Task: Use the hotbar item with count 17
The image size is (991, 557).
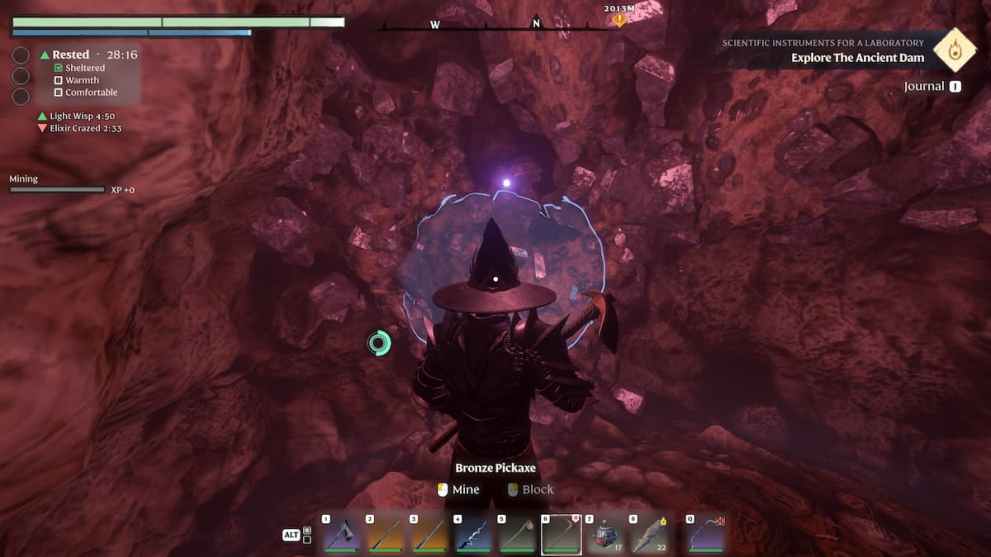Action: 604,534
